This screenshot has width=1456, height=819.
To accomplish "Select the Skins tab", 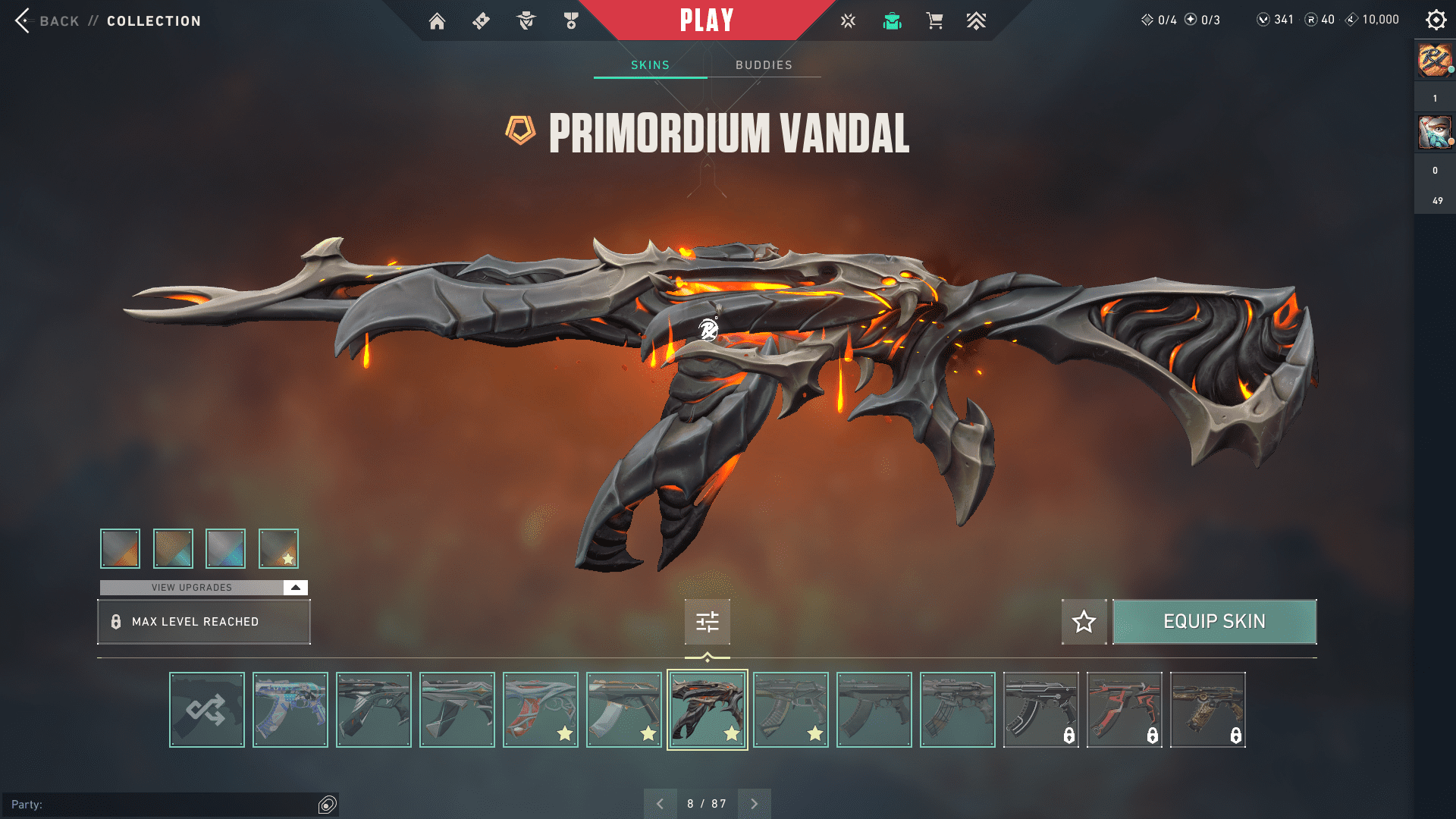I will pos(650,65).
